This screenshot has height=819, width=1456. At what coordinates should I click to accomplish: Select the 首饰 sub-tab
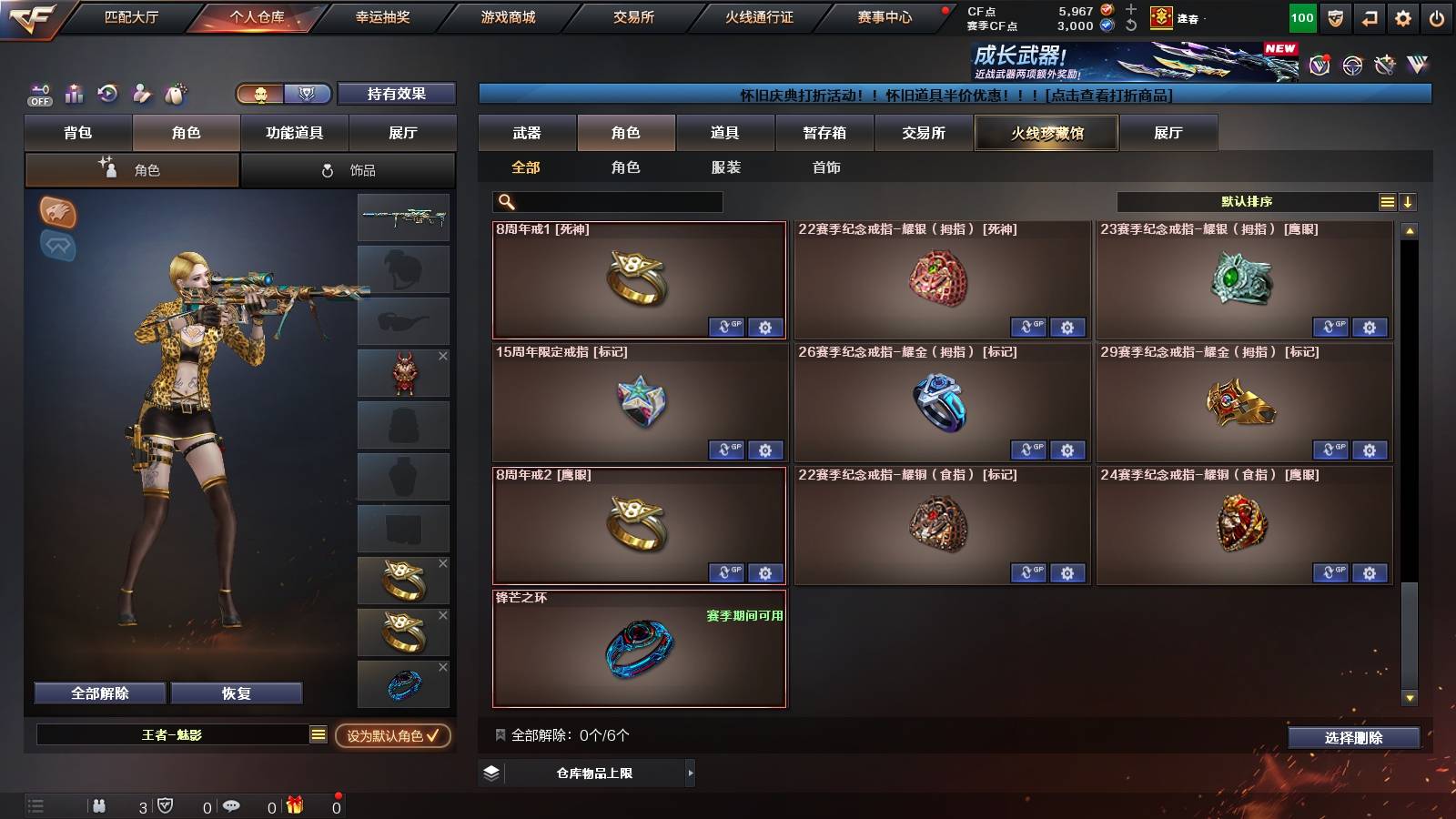click(827, 167)
